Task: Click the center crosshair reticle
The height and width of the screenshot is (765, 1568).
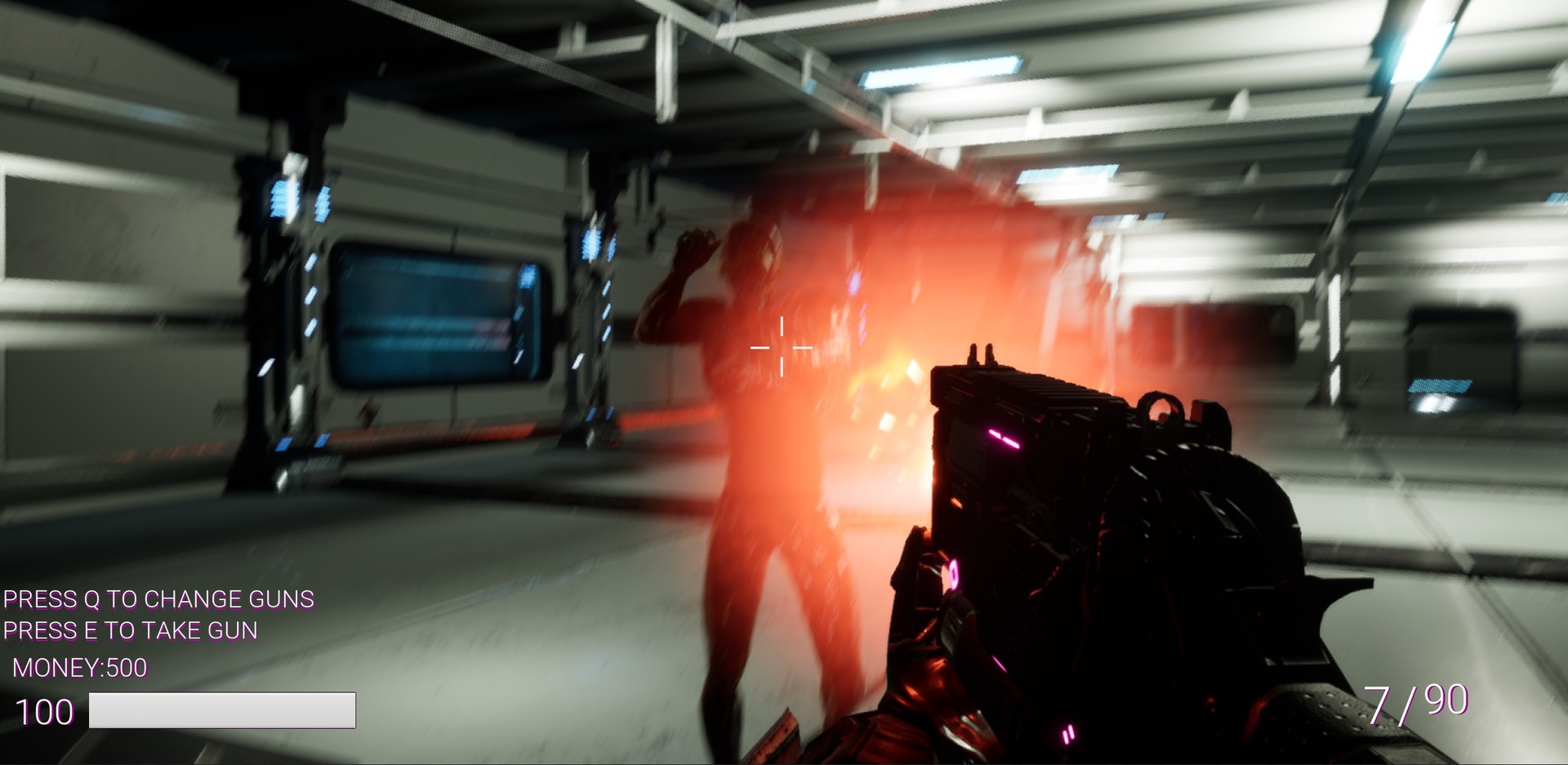Action: pyautogui.click(x=782, y=347)
